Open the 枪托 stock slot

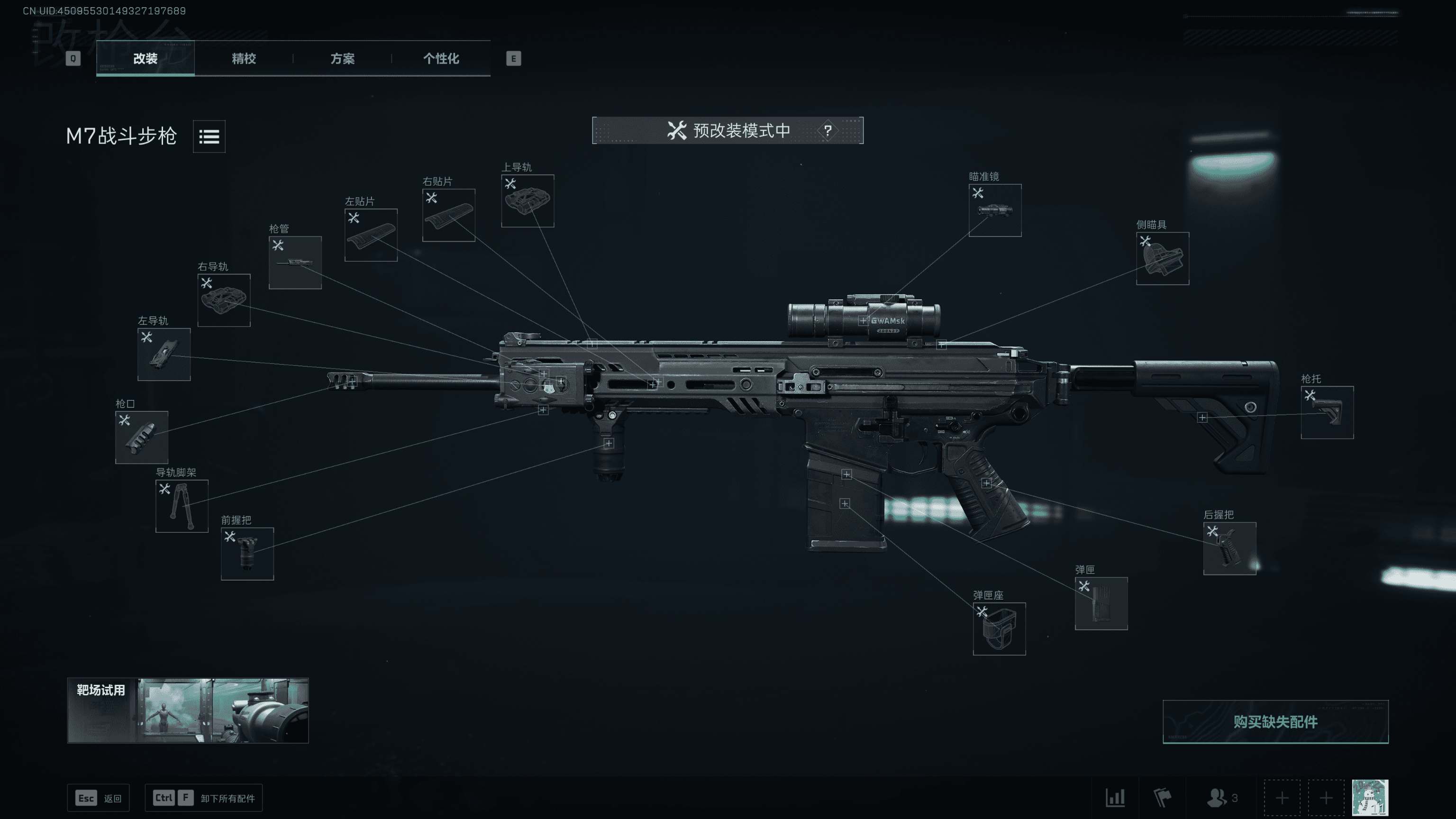coord(1327,412)
